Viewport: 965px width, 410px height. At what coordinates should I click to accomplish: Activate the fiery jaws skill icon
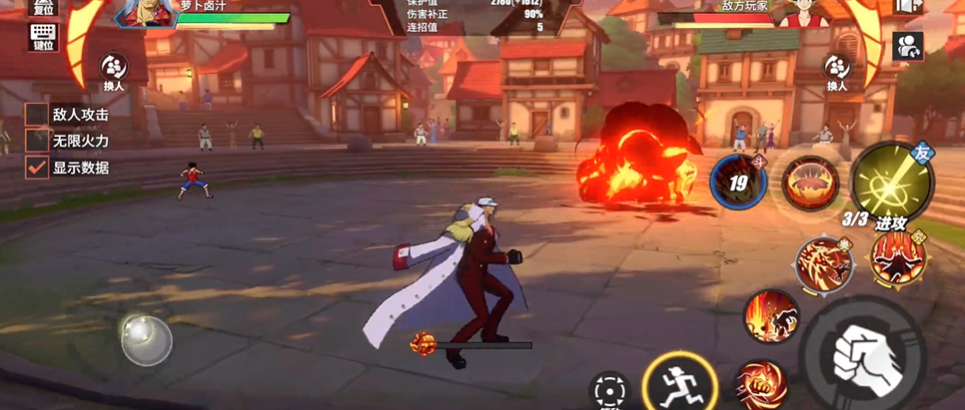[810, 183]
